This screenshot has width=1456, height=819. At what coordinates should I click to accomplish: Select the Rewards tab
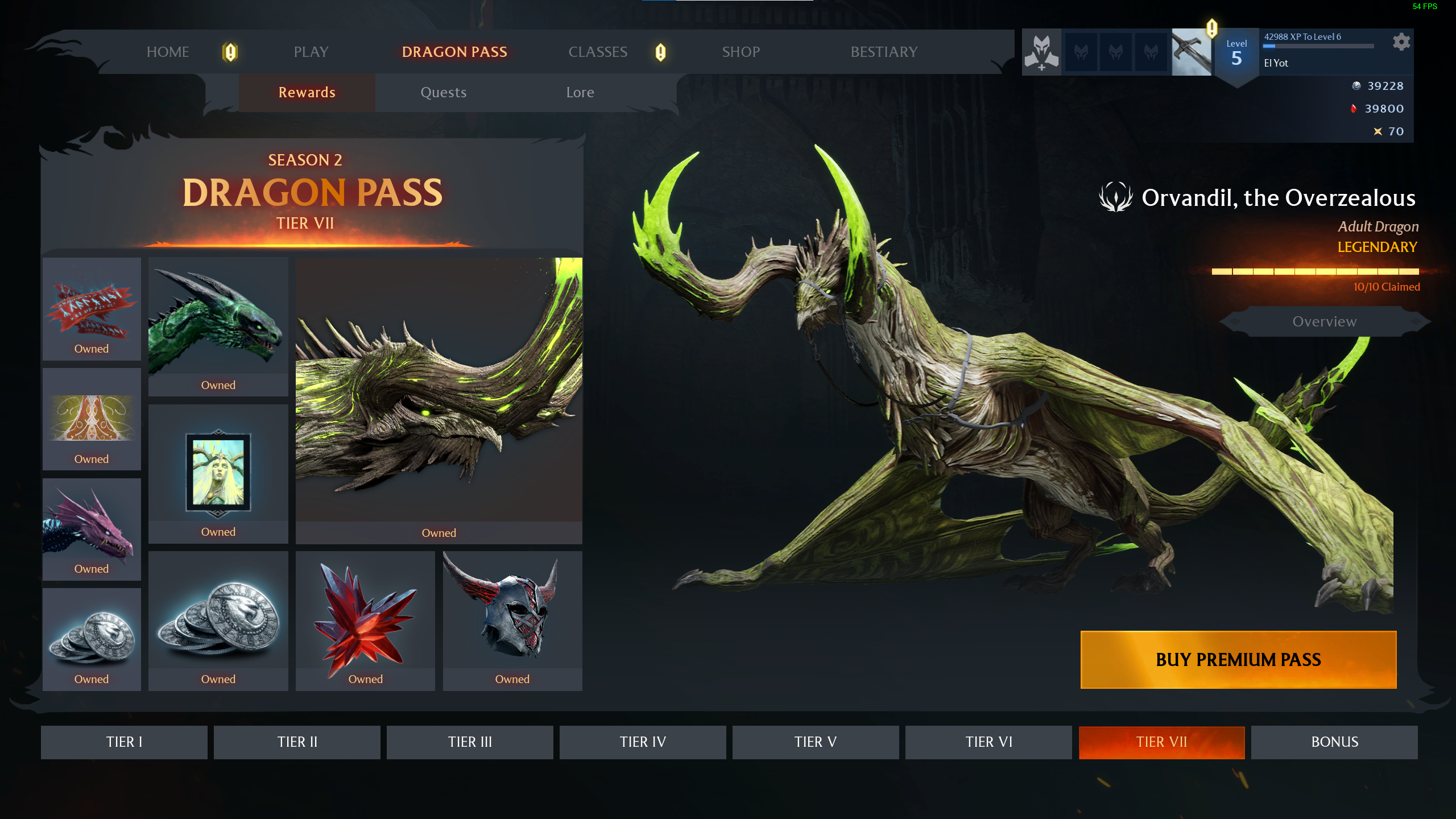pos(307,92)
